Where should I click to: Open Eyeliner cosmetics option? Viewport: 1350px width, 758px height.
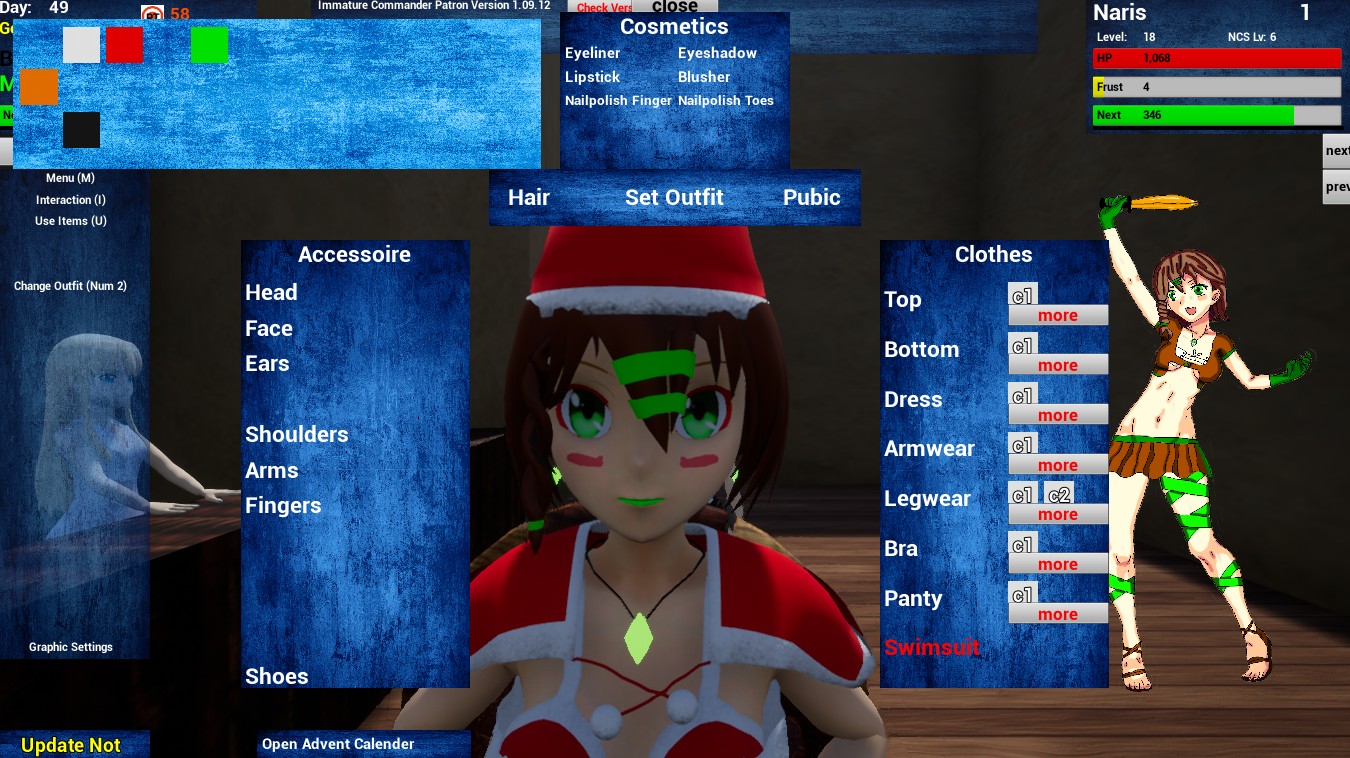click(592, 53)
